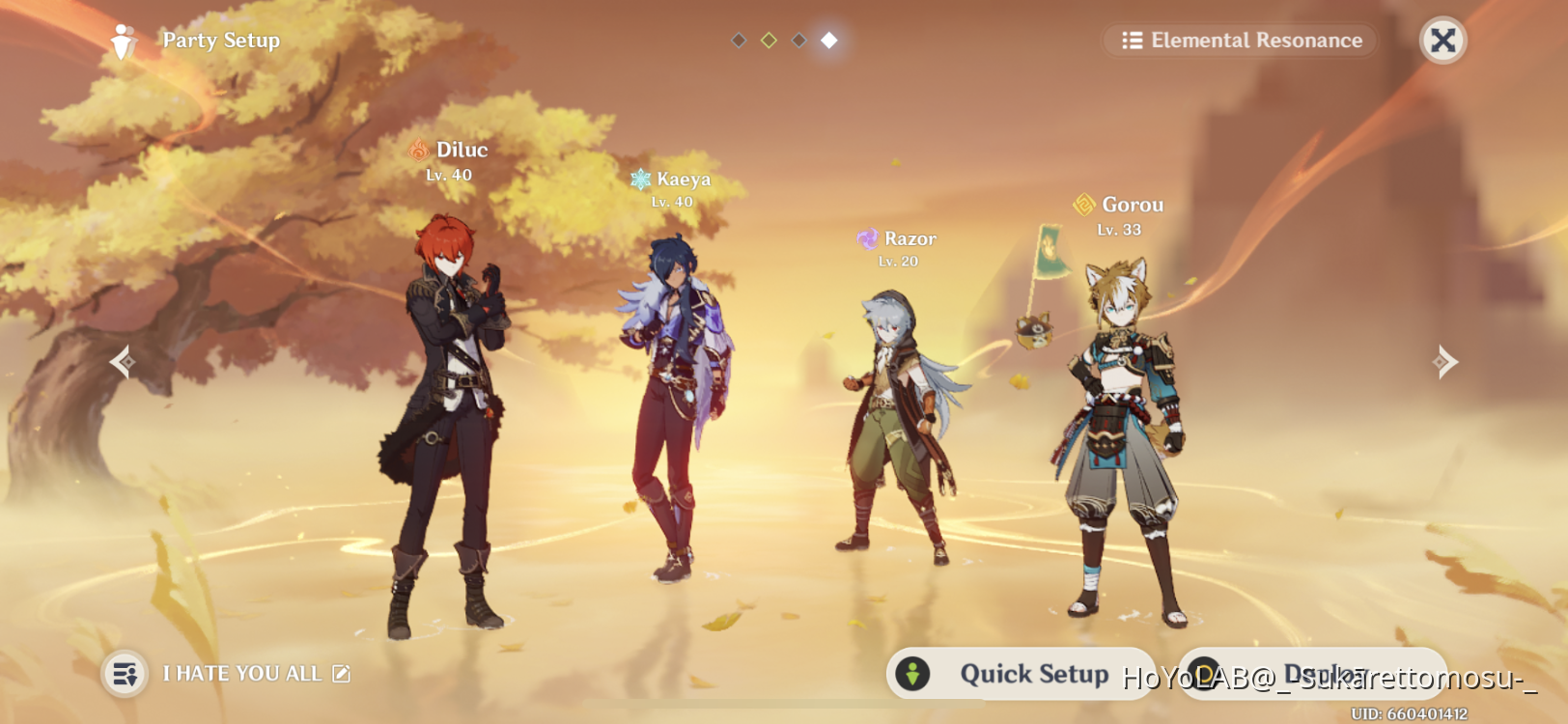
Task: Click the Party Setup person icon
Action: coord(122,41)
